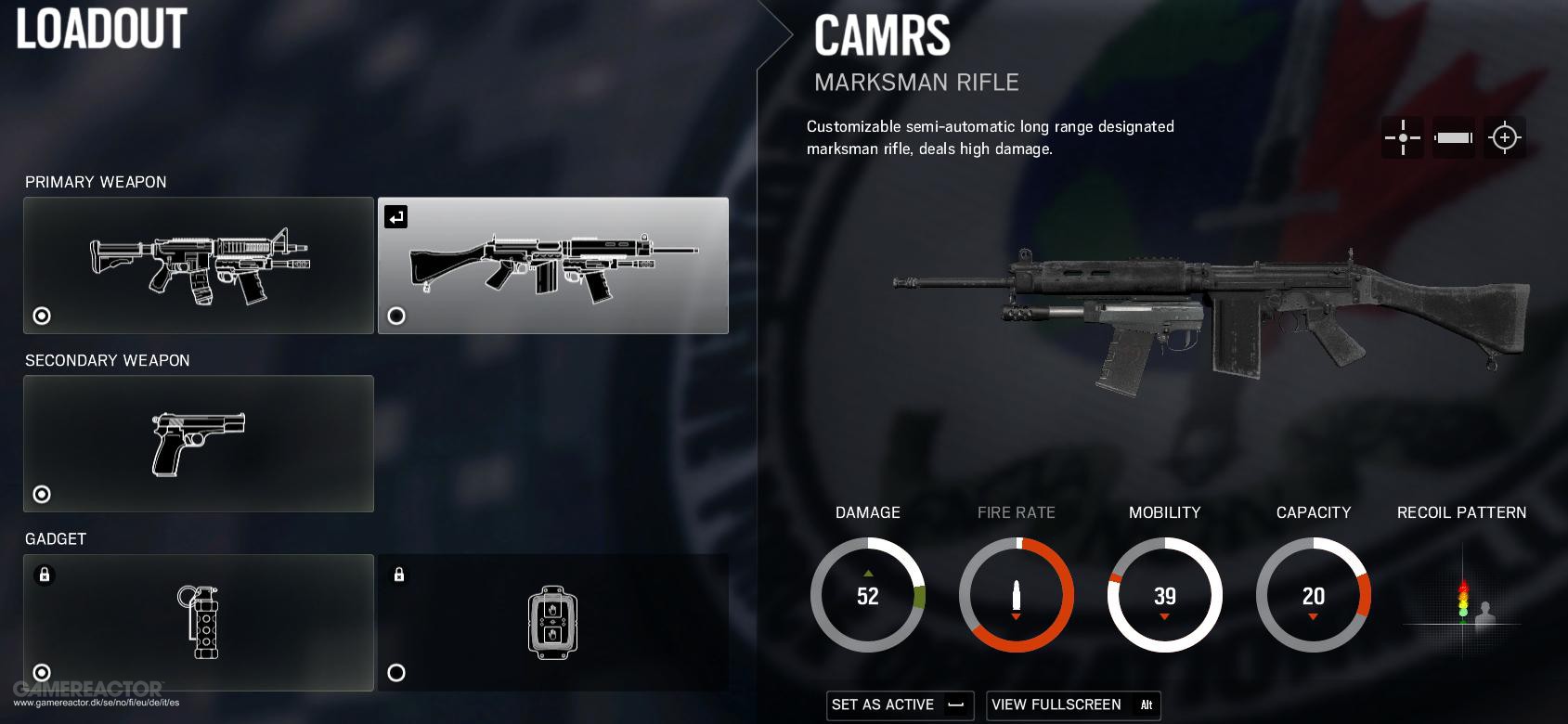Select the pistol secondary weapon slot
Screen dimensions: 1568x724
coord(199,444)
